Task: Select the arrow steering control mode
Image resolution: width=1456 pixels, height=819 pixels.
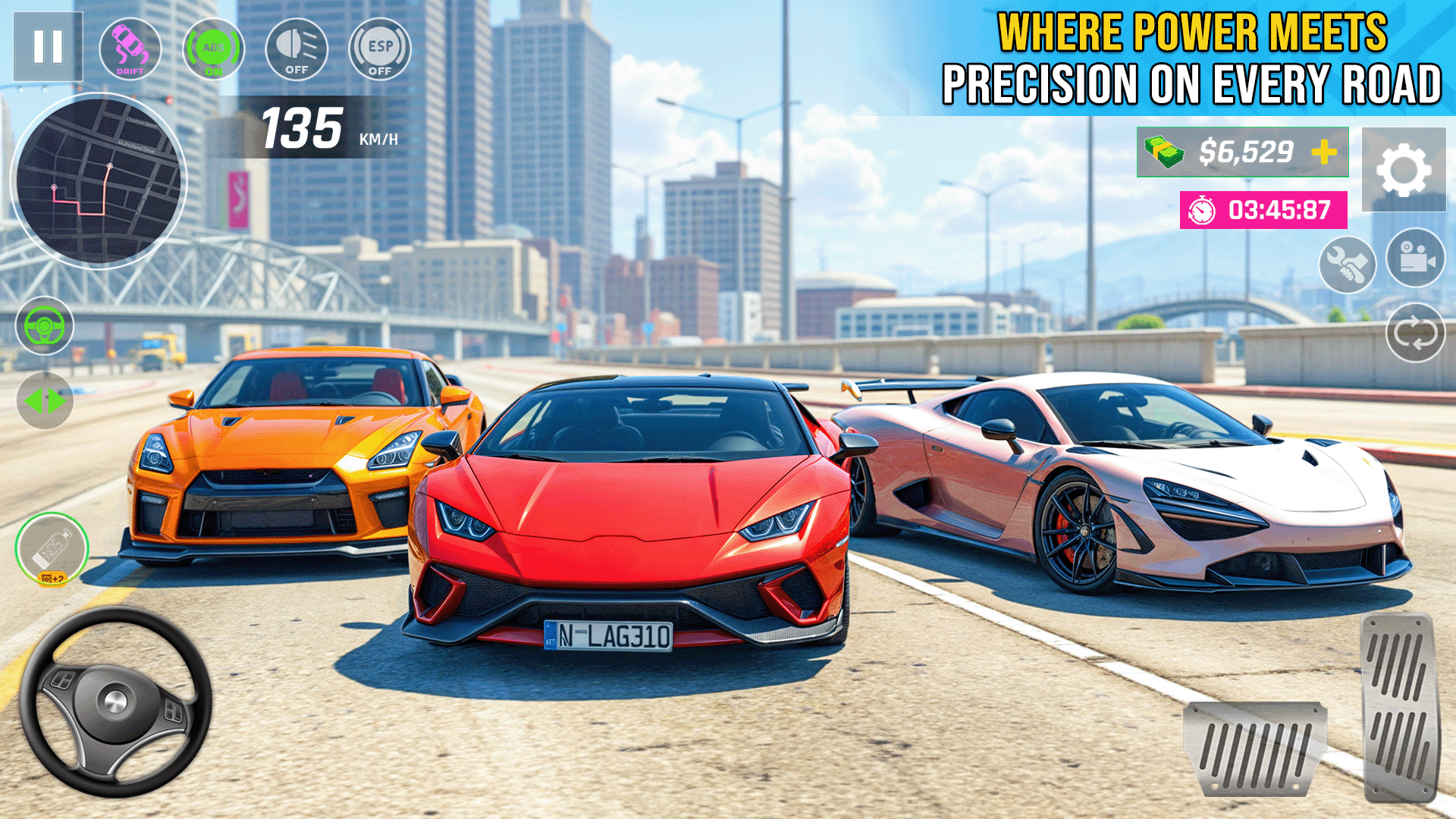Action: click(x=43, y=400)
